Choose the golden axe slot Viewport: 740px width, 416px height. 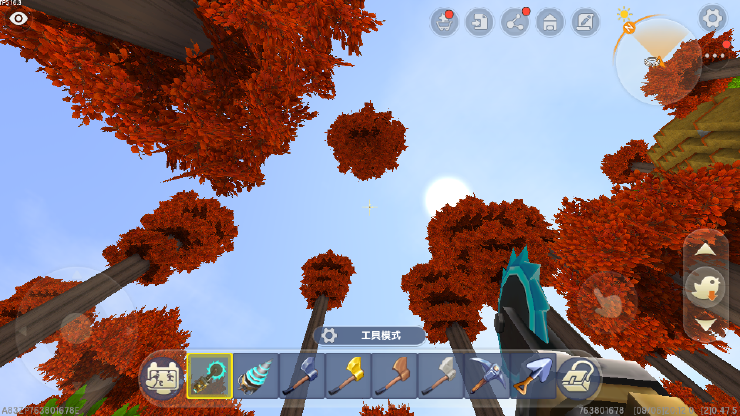pyautogui.click(x=347, y=376)
